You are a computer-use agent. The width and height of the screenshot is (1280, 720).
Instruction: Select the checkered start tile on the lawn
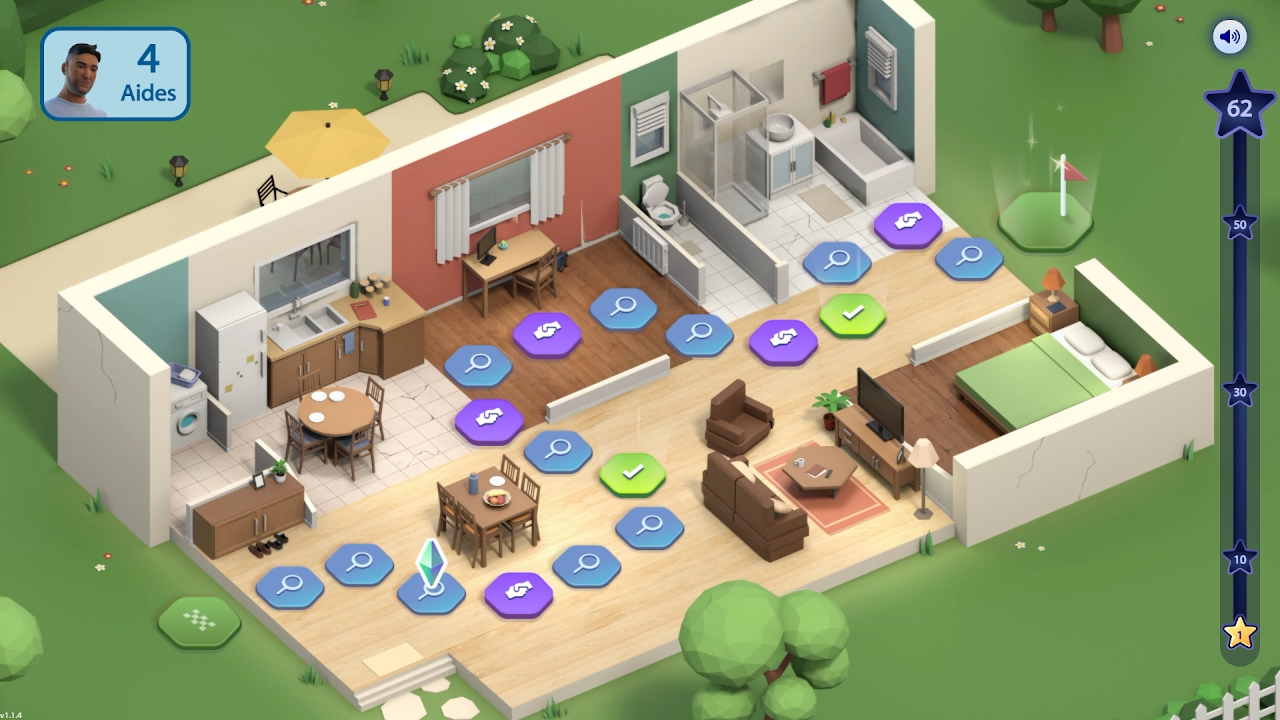tap(199, 621)
